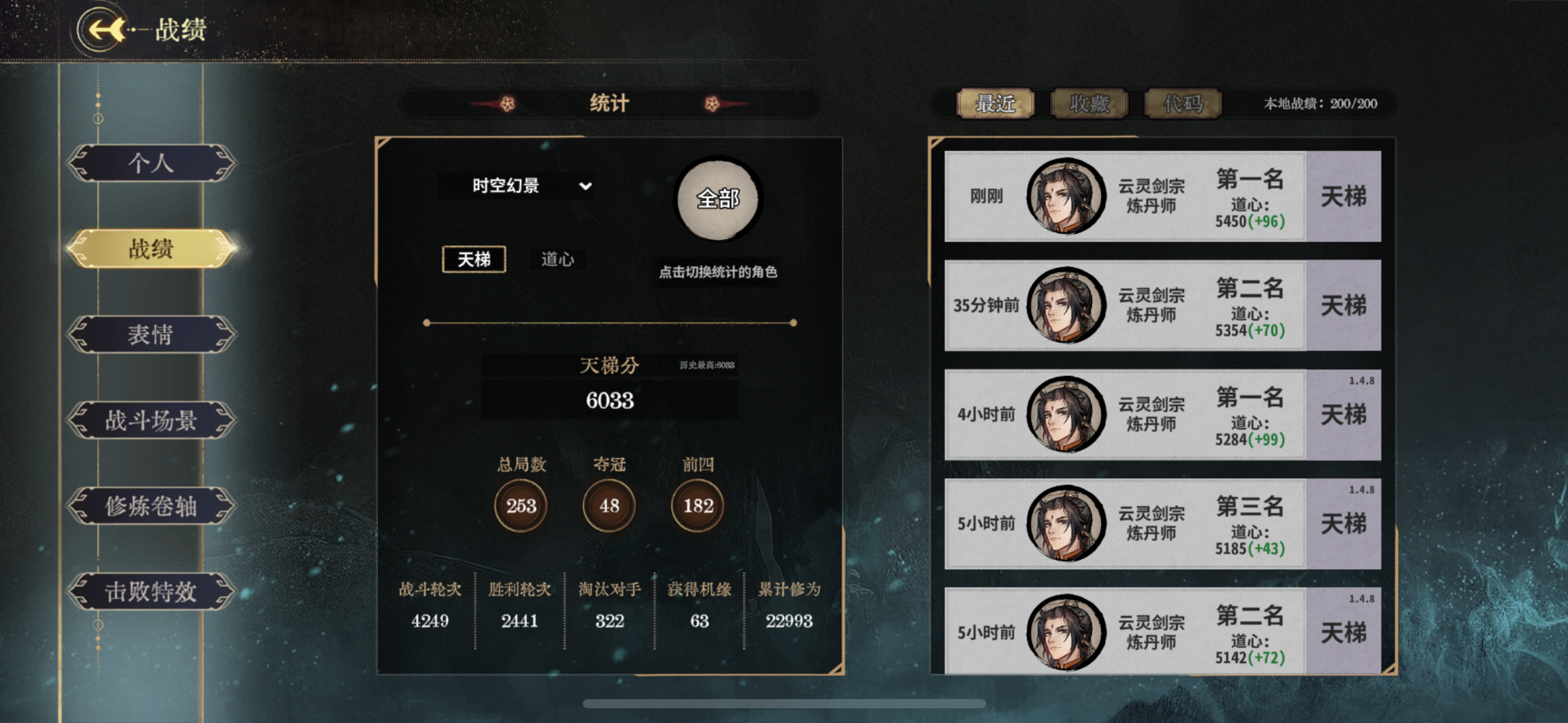Click the 夺冠 count medal showing 48

[607, 504]
